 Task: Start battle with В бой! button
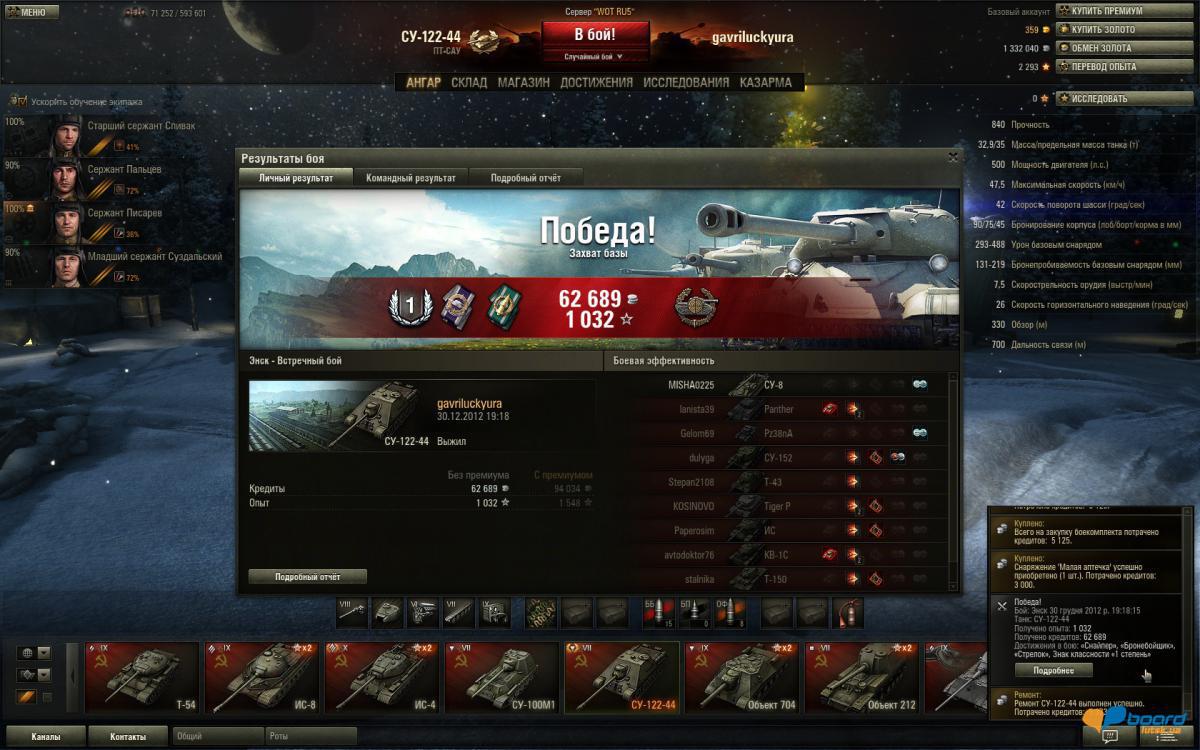595,33
